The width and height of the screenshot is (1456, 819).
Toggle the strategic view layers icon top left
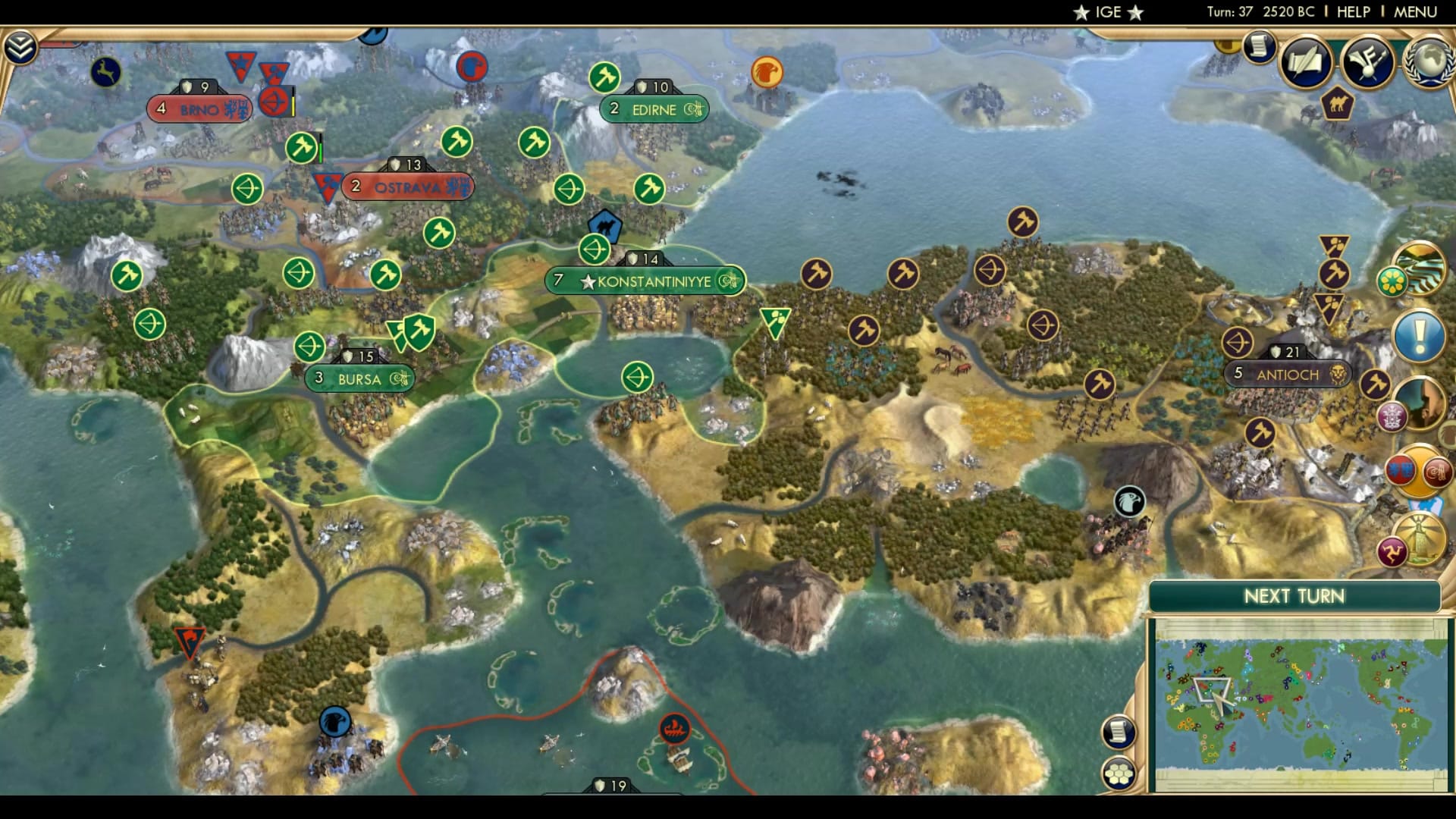point(22,45)
